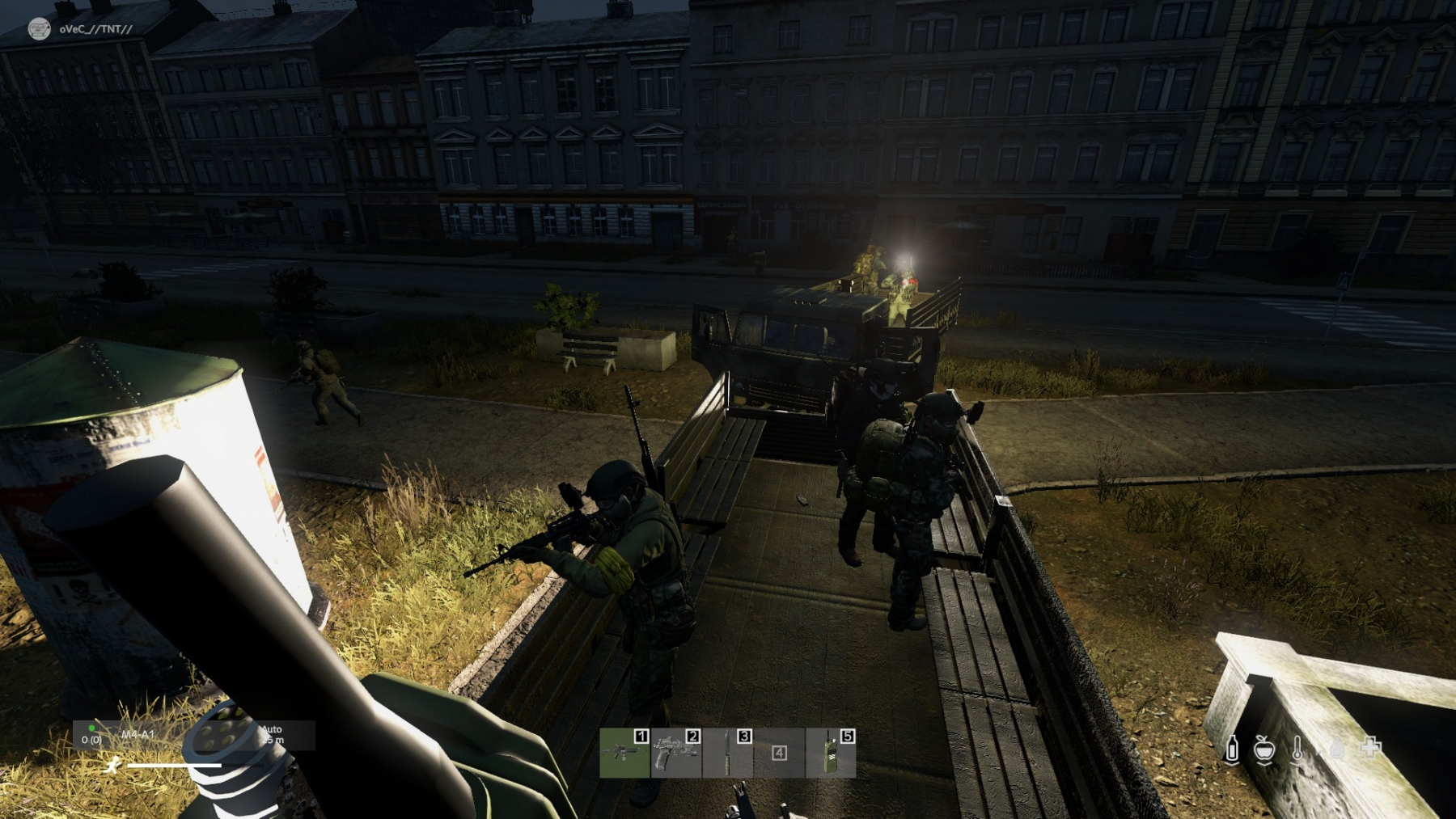Select the M4-A1 rifle hotbar slot
The height and width of the screenshot is (819, 1456).
tap(624, 753)
